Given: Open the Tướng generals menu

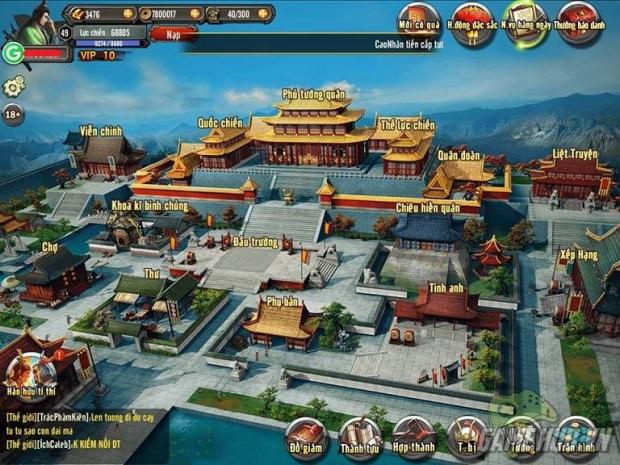Looking at the screenshot, I should pos(521,436).
